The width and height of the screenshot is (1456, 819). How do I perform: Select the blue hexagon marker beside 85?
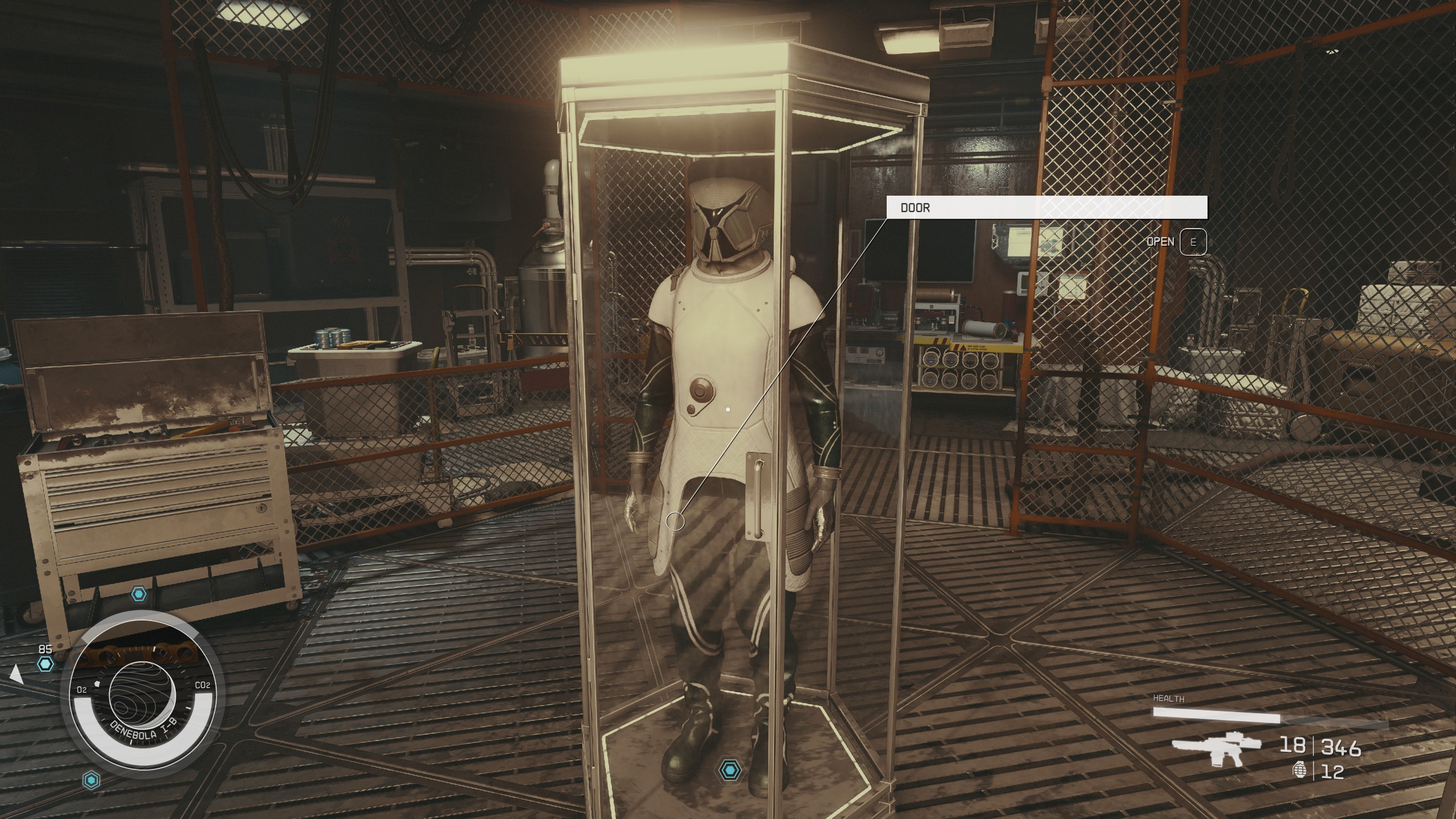click(45, 663)
